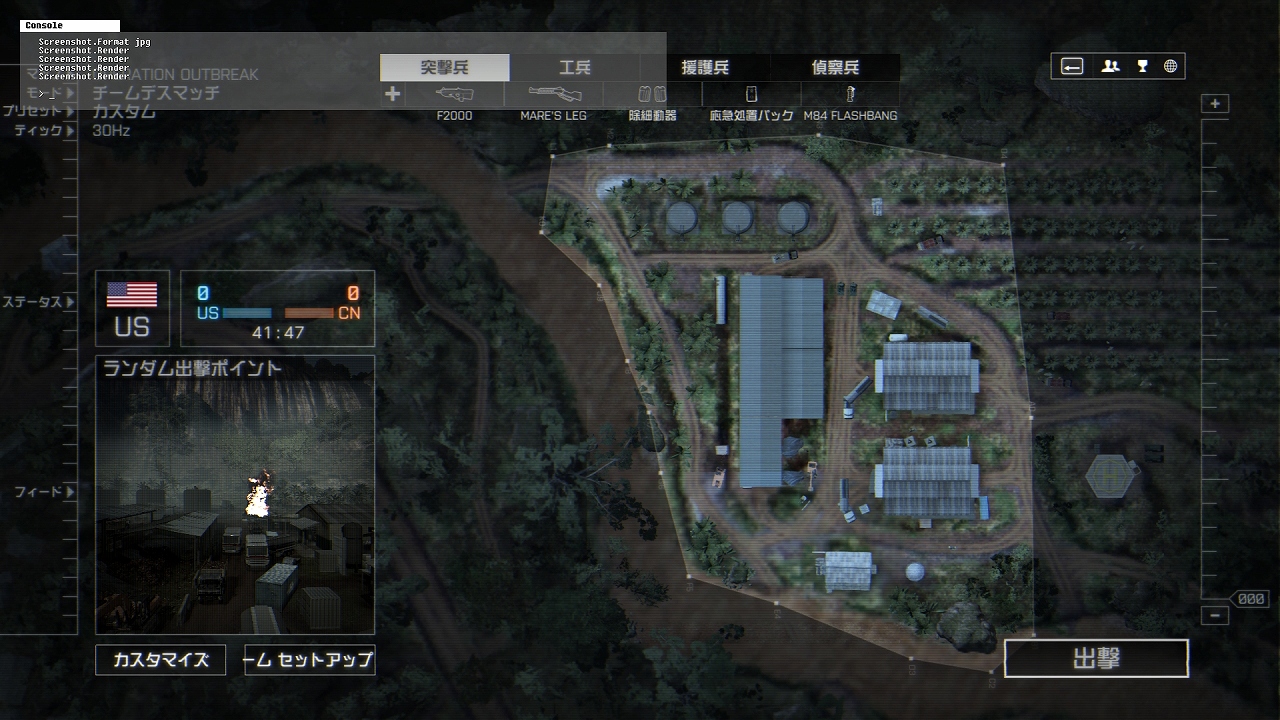Choose the 援護兵 support class tab
The height and width of the screenshot is (720, 1280).
pos(705,68)
